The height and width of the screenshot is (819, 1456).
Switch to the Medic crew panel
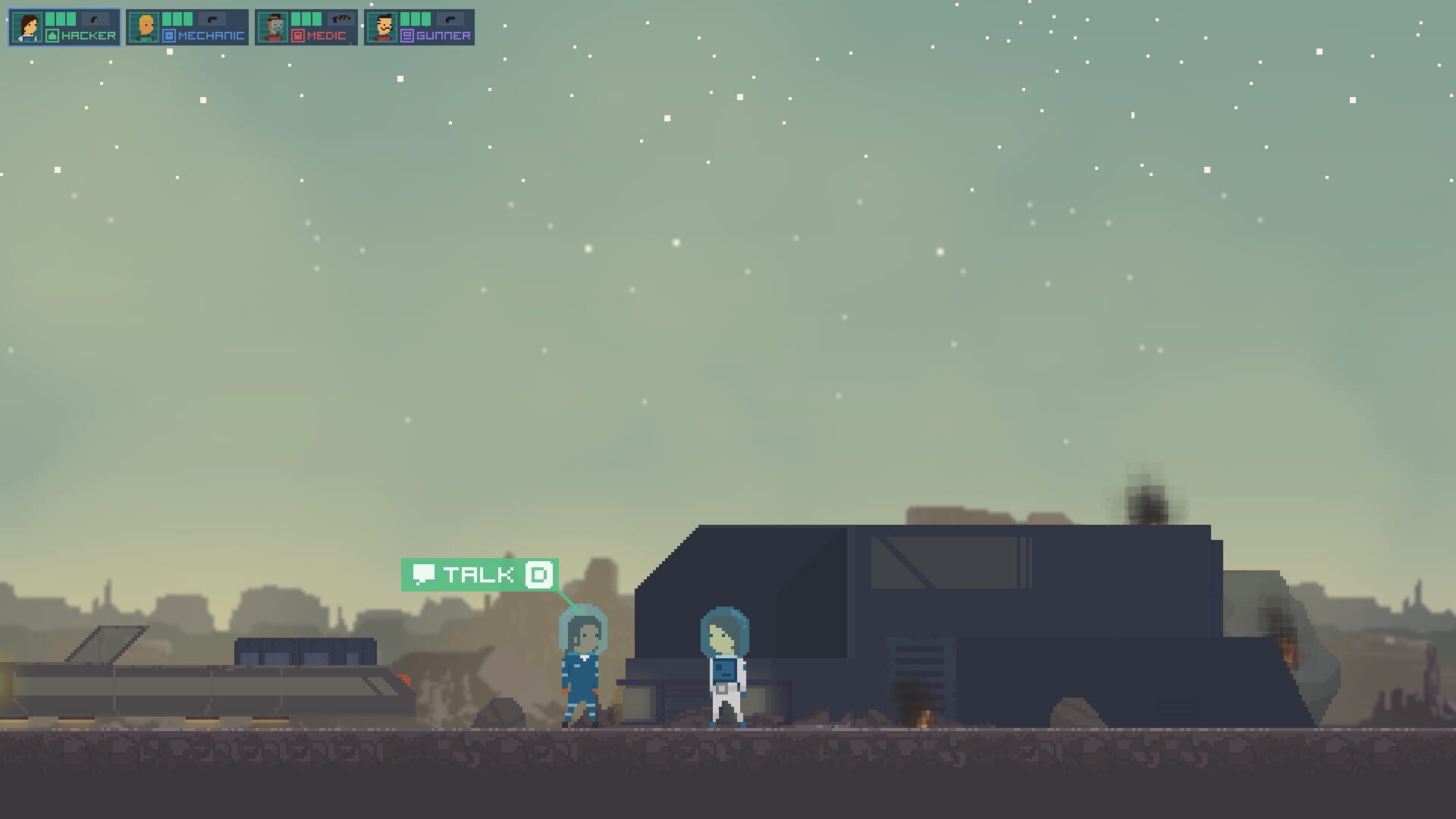pyautogui.click(x=307, y=27)
